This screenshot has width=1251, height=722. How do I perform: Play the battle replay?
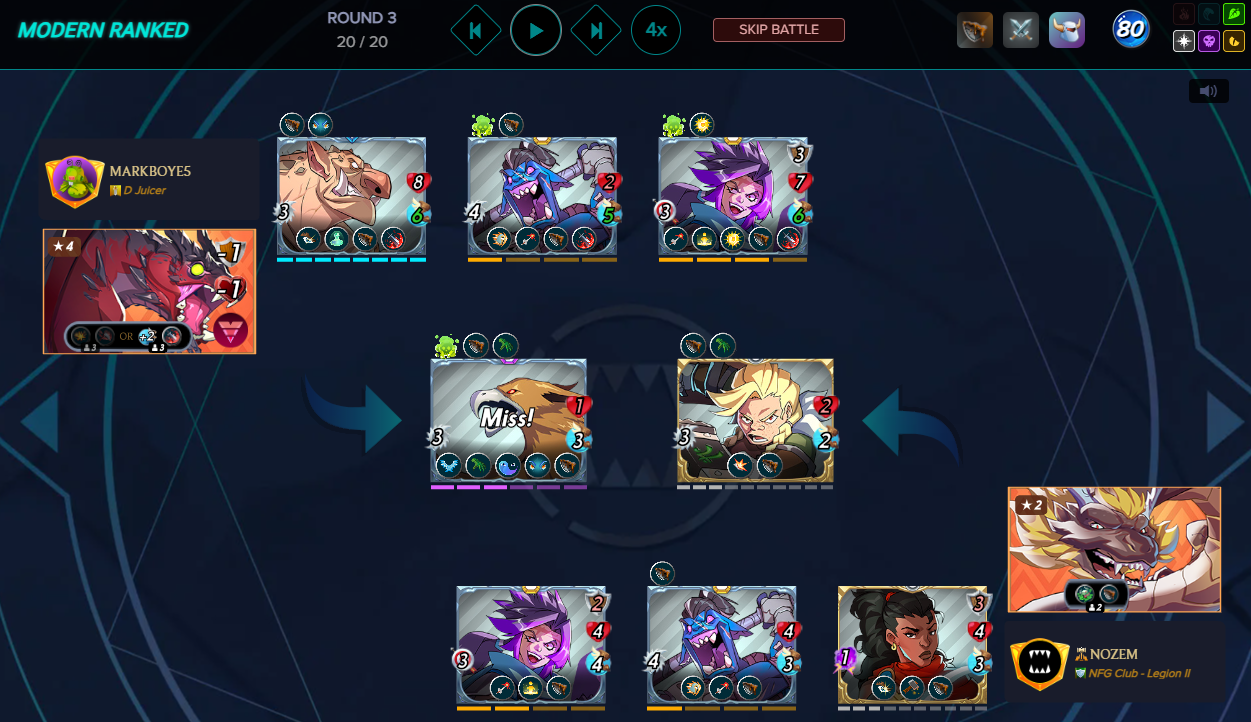(x=536, y=30)
